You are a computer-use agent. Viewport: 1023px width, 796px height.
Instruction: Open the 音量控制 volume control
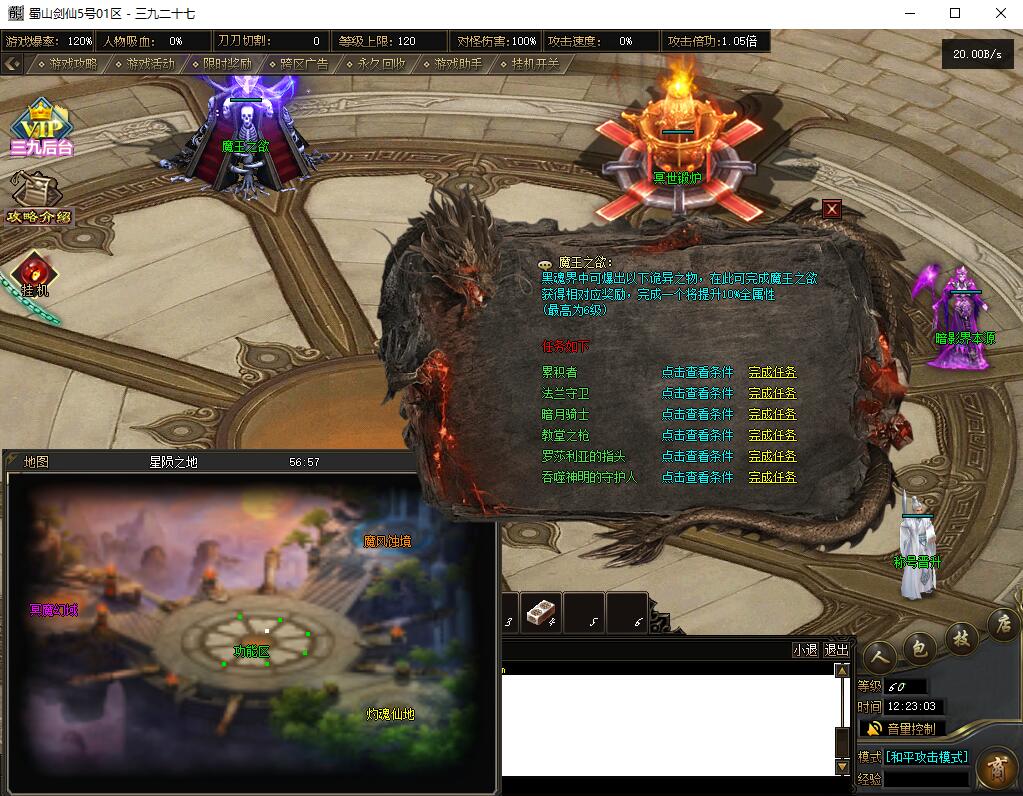[901, 728]
